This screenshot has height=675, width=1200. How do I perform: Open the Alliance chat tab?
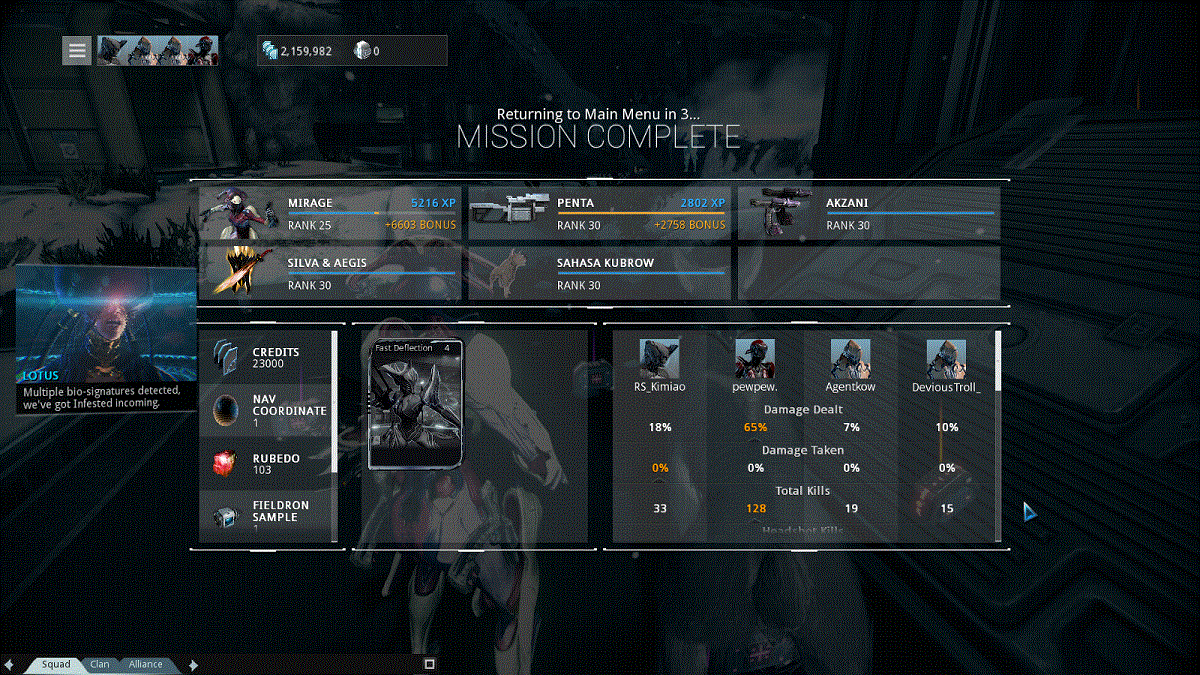pos(145,664)
